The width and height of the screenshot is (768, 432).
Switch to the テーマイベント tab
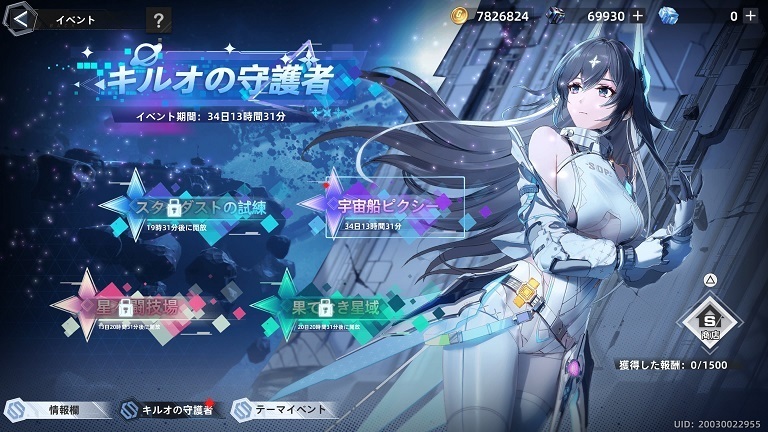tap(283, 410)
